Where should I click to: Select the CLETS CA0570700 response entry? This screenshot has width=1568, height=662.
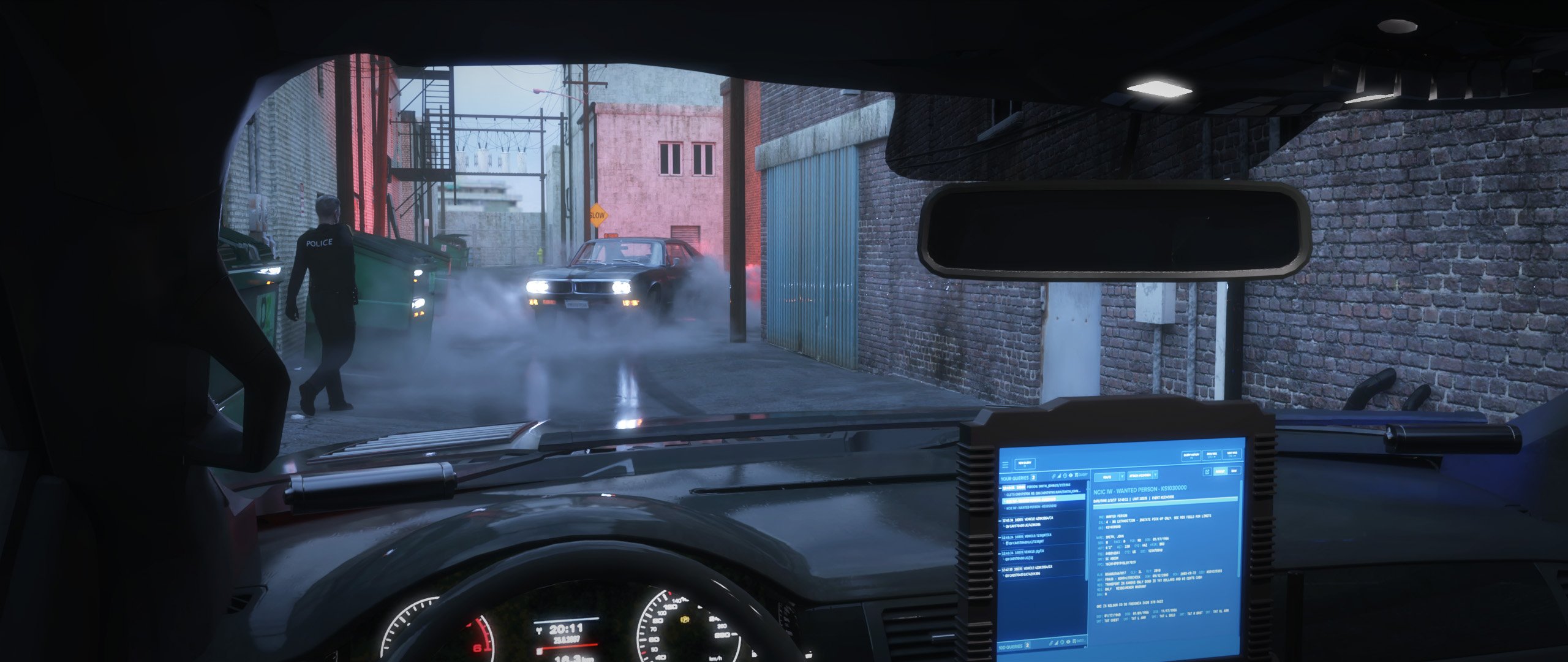pyautogui.click(x=1044, y=493)
